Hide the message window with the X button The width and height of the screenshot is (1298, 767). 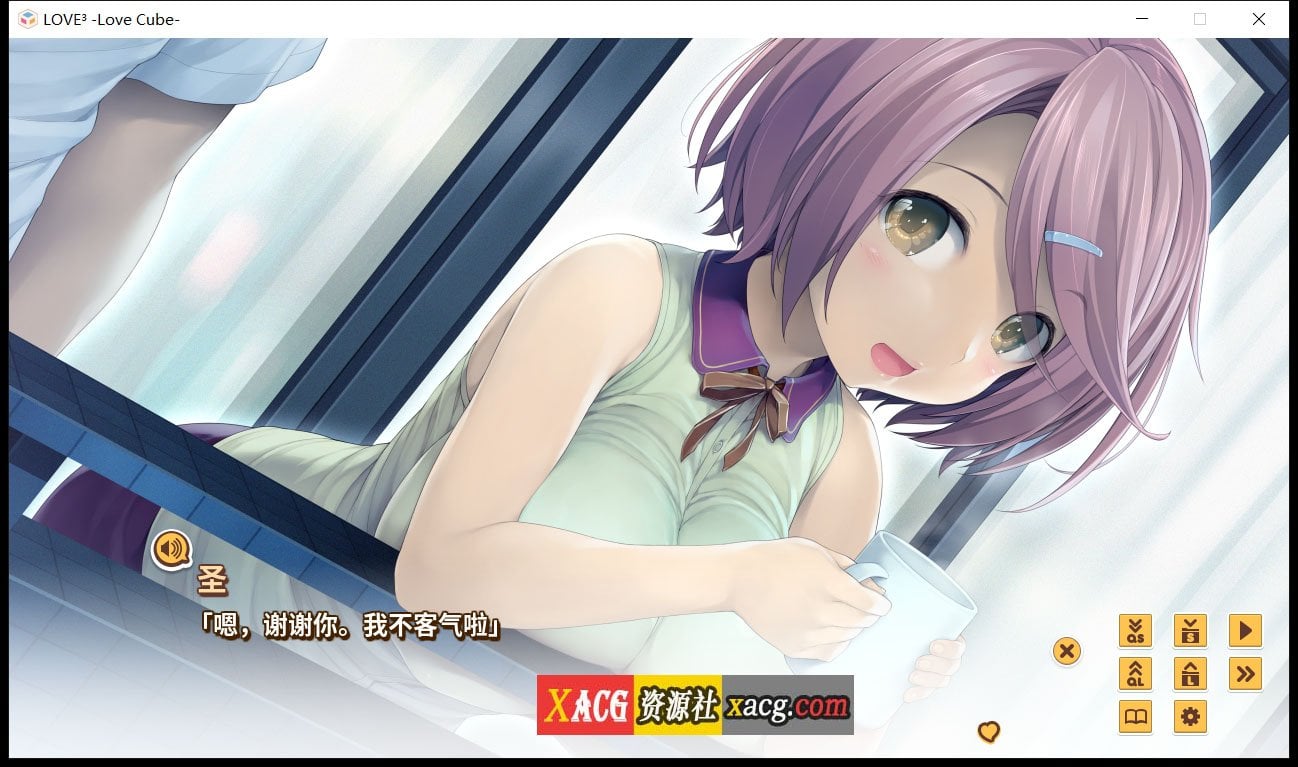[1066, 651]
